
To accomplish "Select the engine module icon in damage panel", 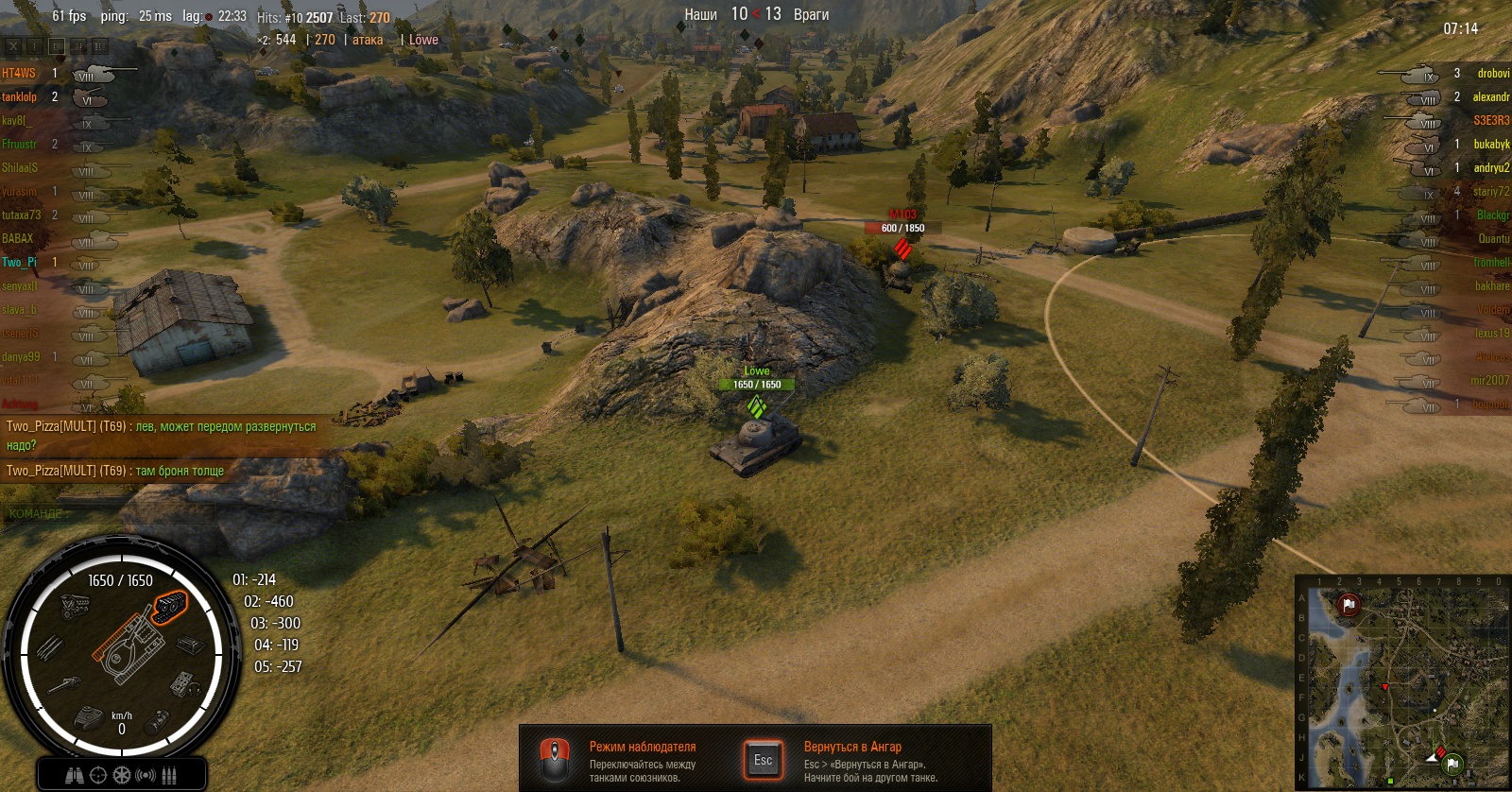I will click(x=75, y=605).
